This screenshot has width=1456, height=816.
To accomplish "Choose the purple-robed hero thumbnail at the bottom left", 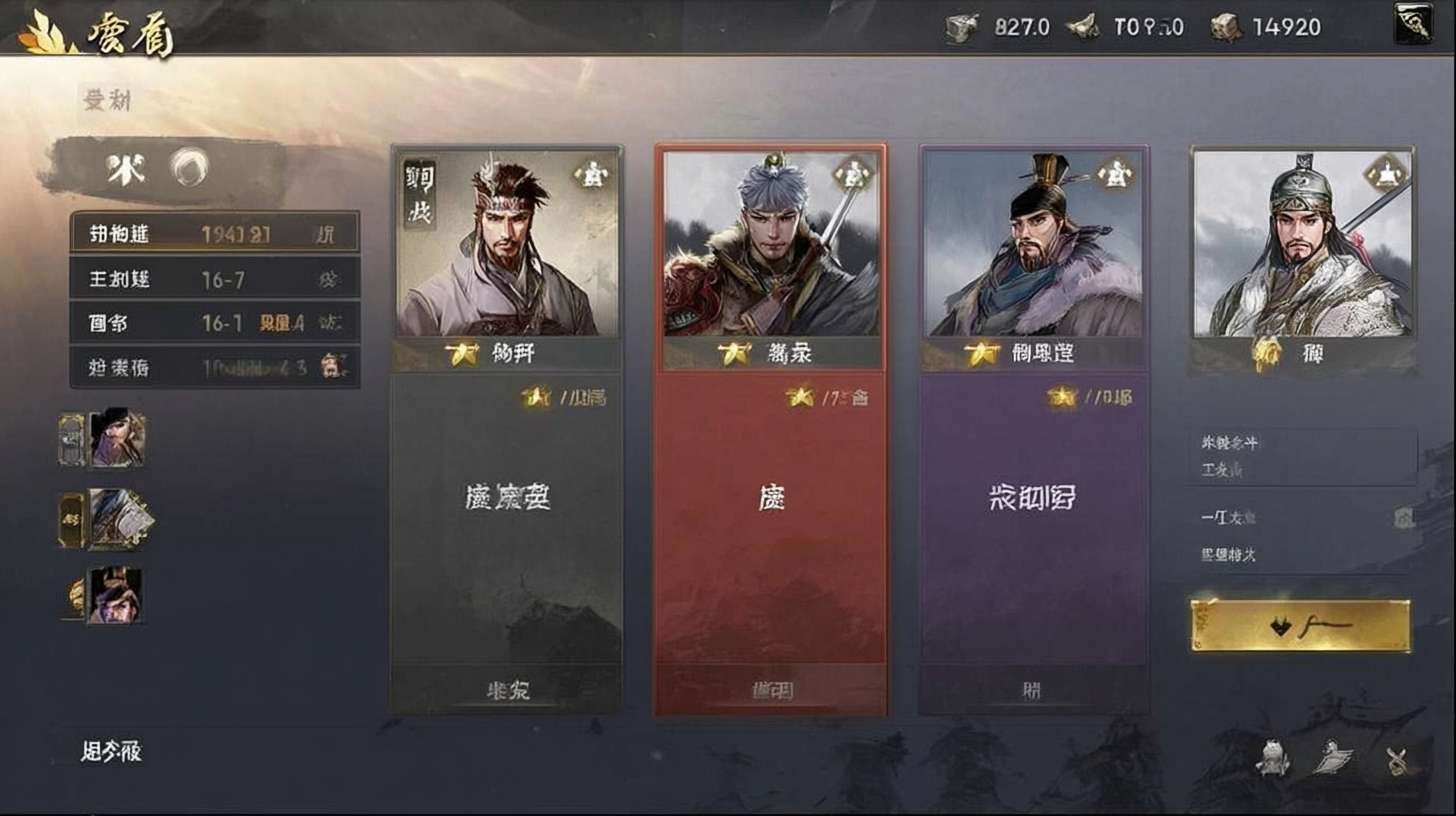I will (x=114, y=595).
